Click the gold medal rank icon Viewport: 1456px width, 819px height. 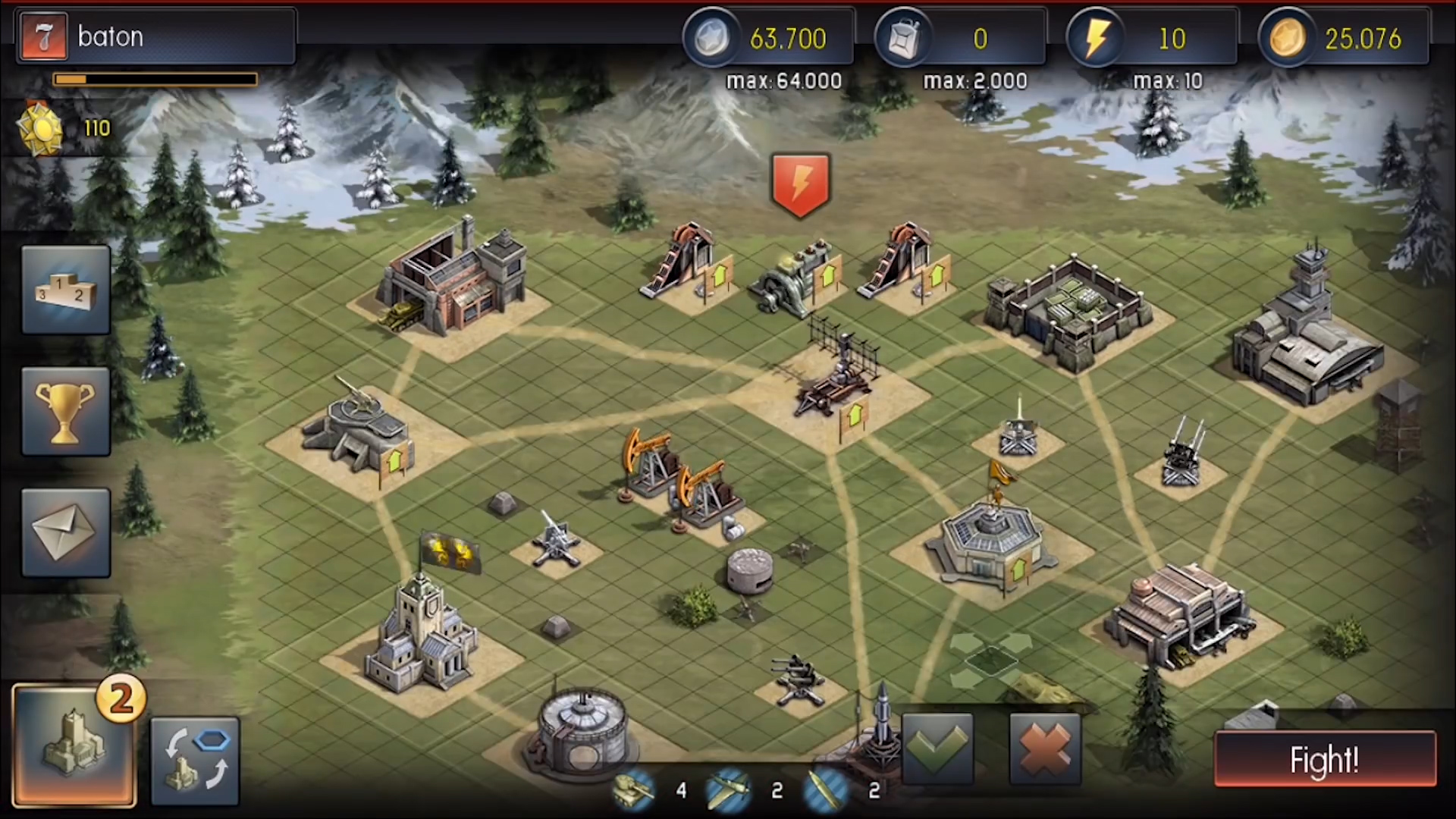pos(39,129)
